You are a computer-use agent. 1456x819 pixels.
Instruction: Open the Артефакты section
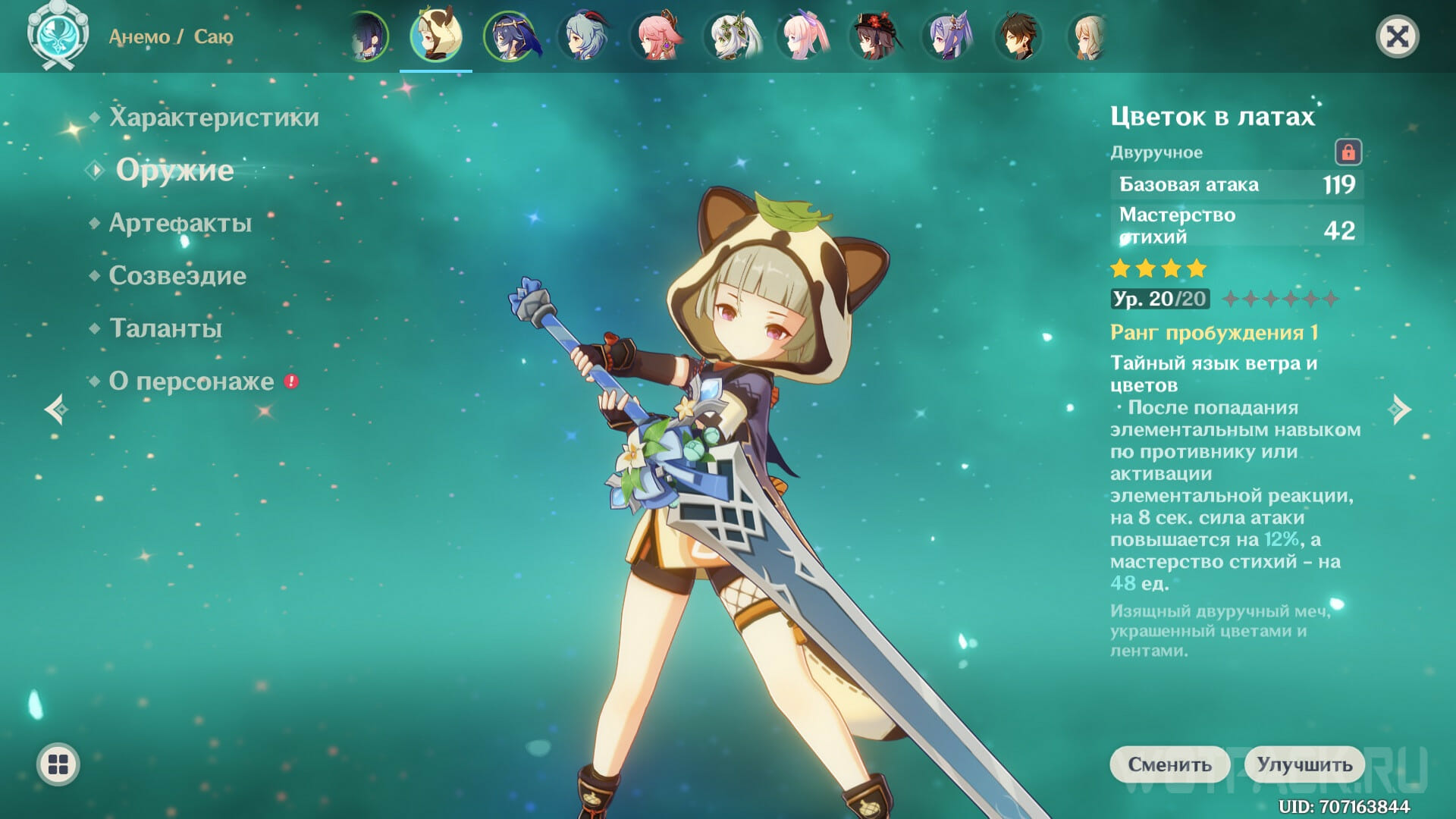pyautogui.click(x=180, y=223)
